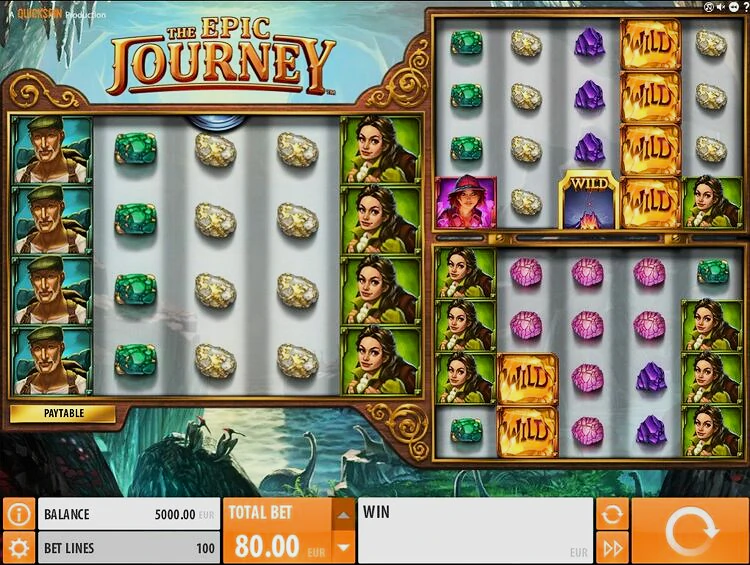This screenshot has height=565, width=750.
Task: Open game settings with the gear icon
Action: click(18, 547)
